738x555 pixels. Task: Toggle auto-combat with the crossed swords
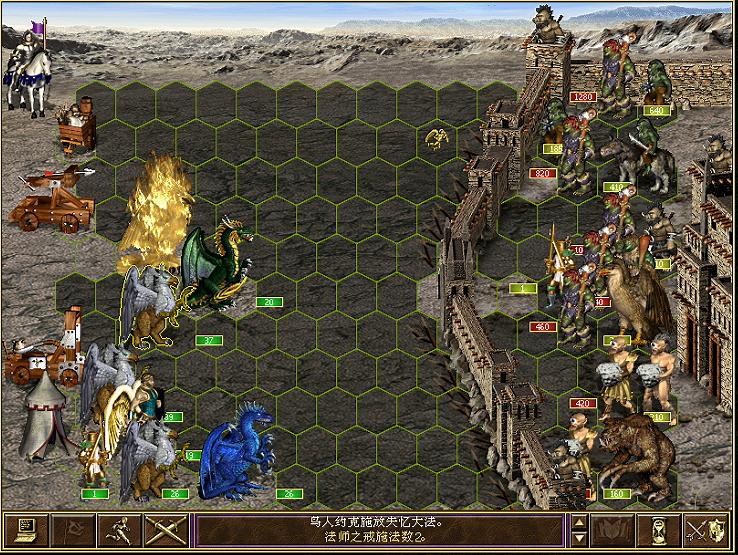[x=167, y=528]
